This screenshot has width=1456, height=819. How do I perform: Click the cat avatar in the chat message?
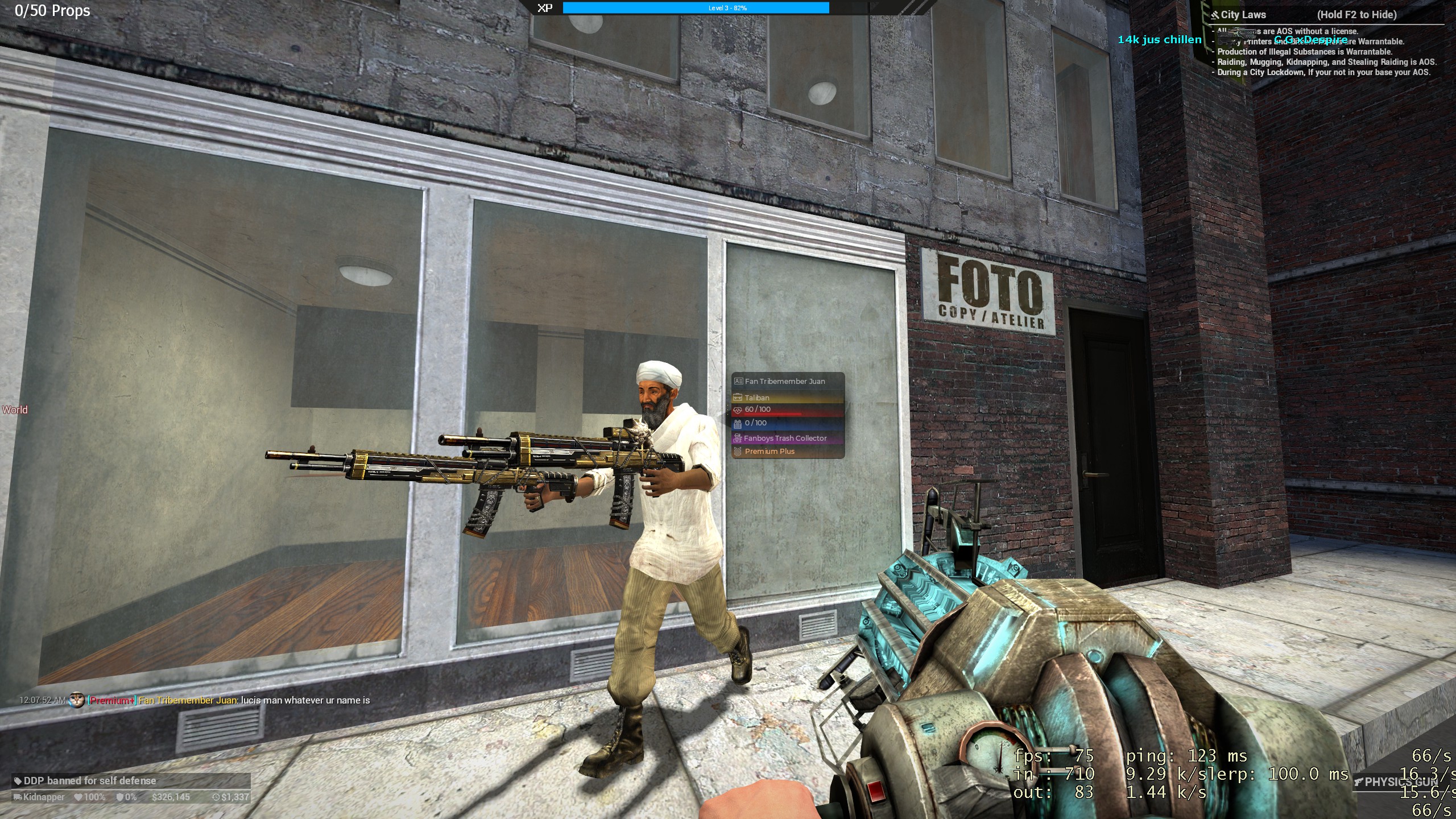click(x=77, y=700)
